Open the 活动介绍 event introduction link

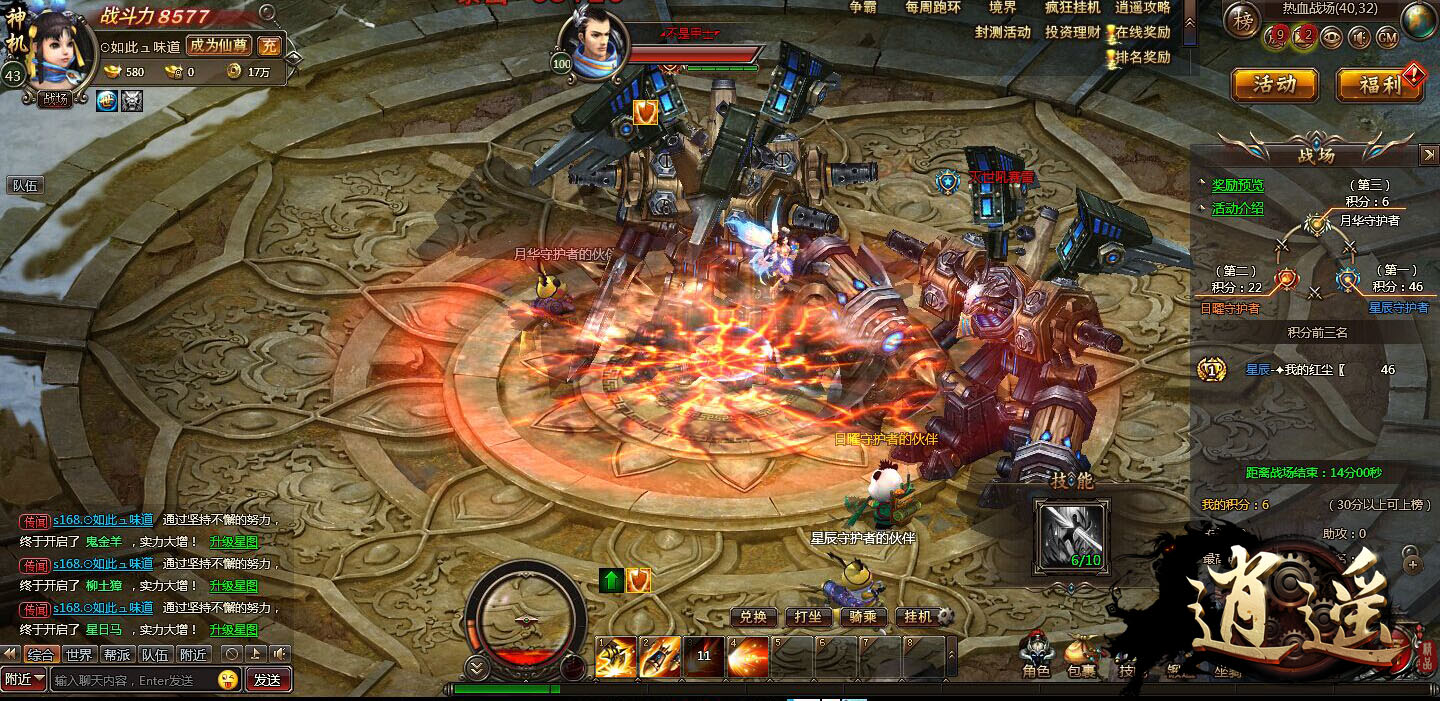[1237, 209]
